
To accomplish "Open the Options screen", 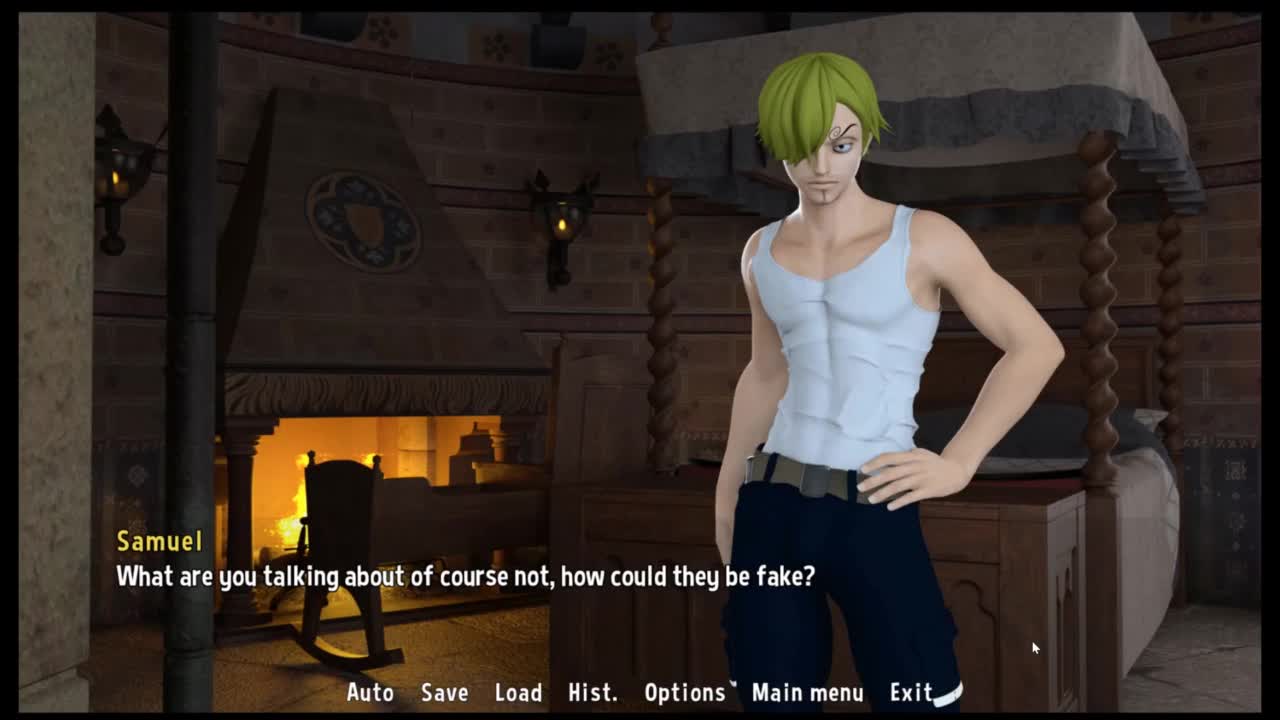I will click(x=684, y=692).
